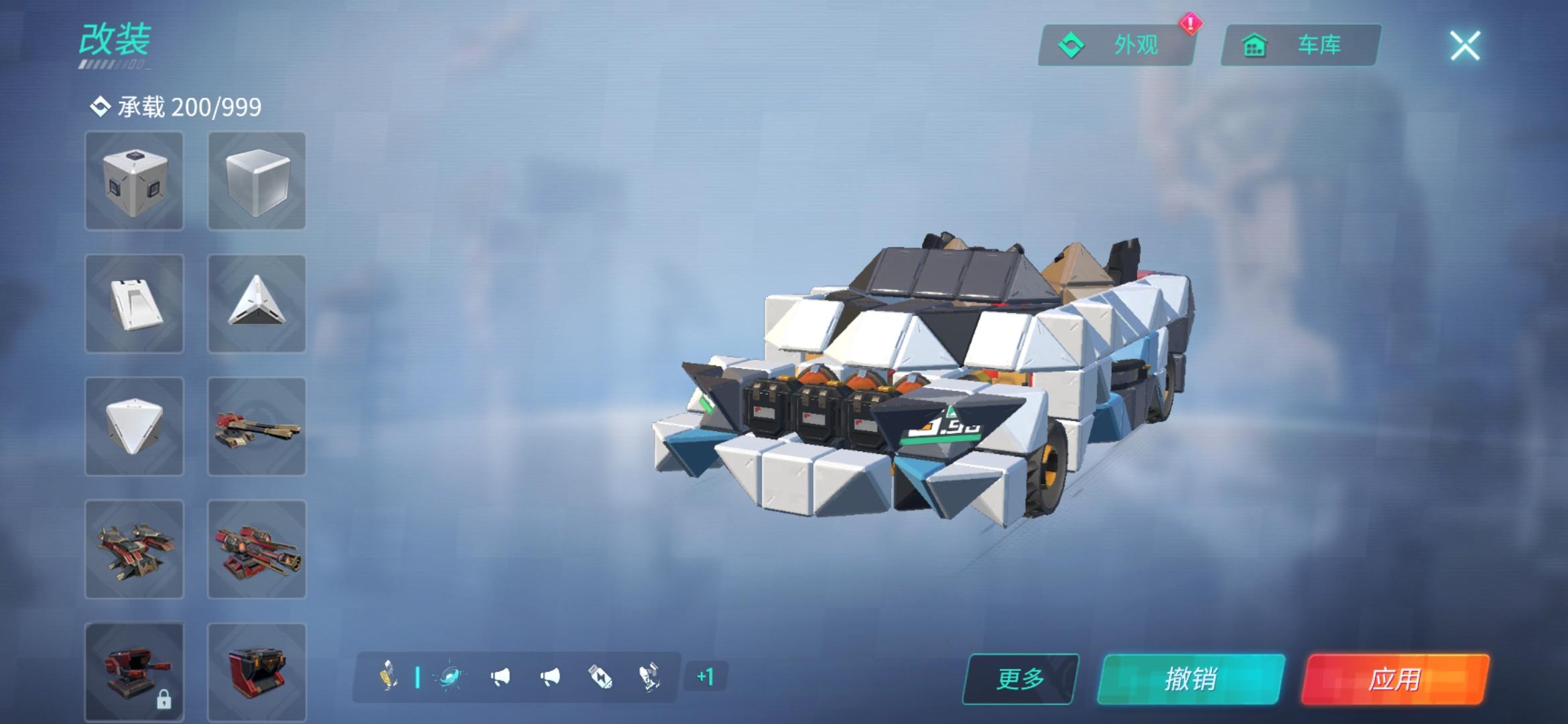The image size is (1568, 724).
Task: Pick the red and black box module
Action: coord(257,672)
